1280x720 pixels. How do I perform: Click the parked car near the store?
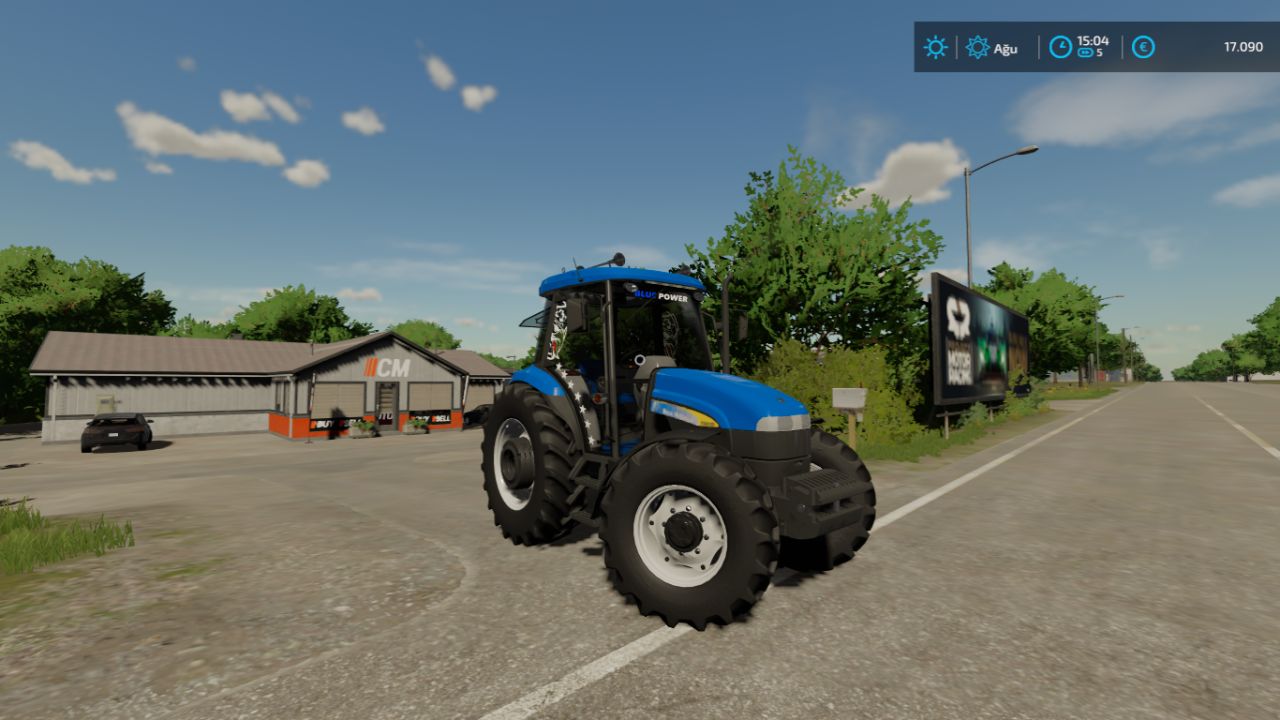pyautogui.click(x=113, y=434)
